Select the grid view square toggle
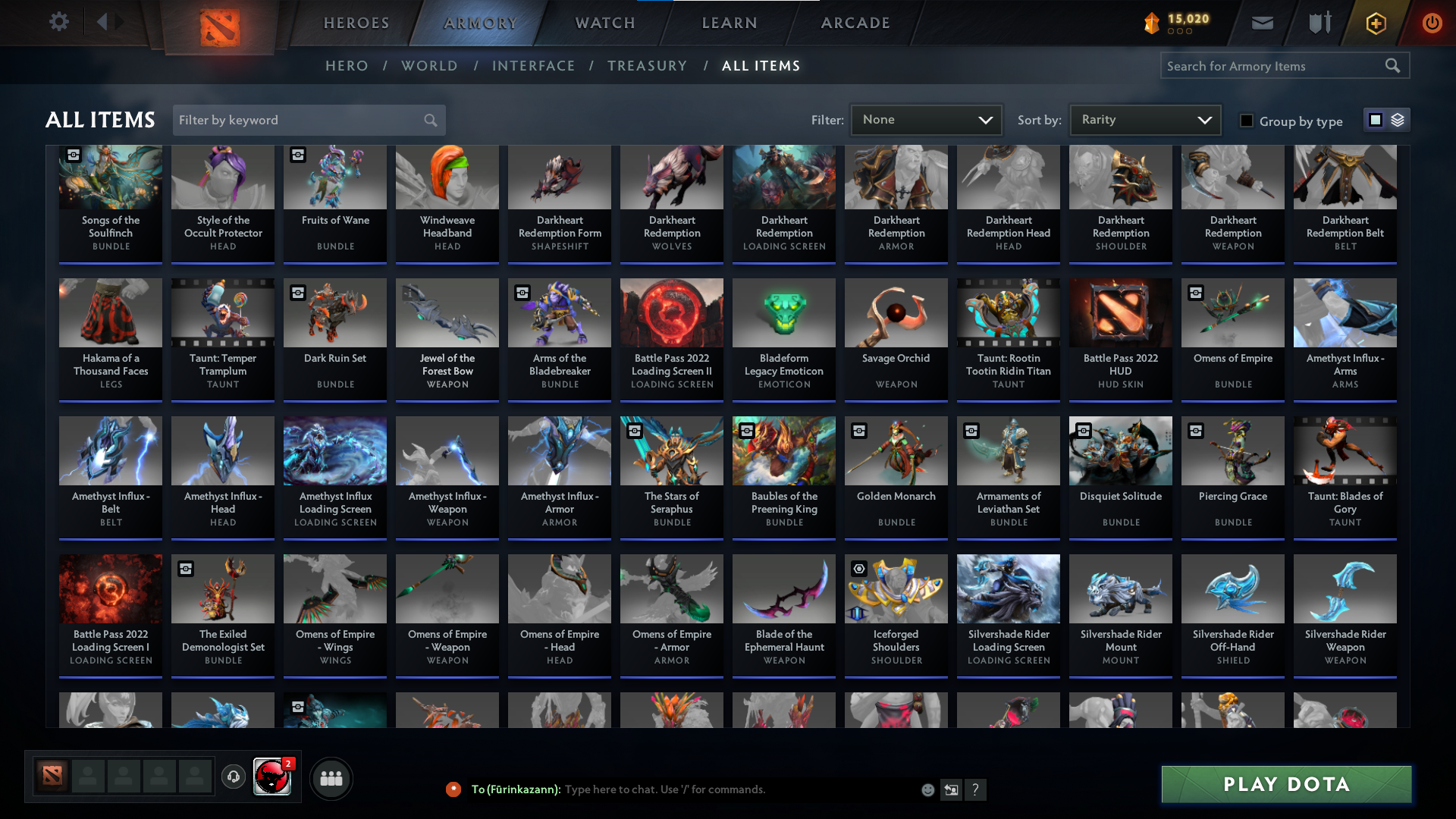 tap(1376, 120)
